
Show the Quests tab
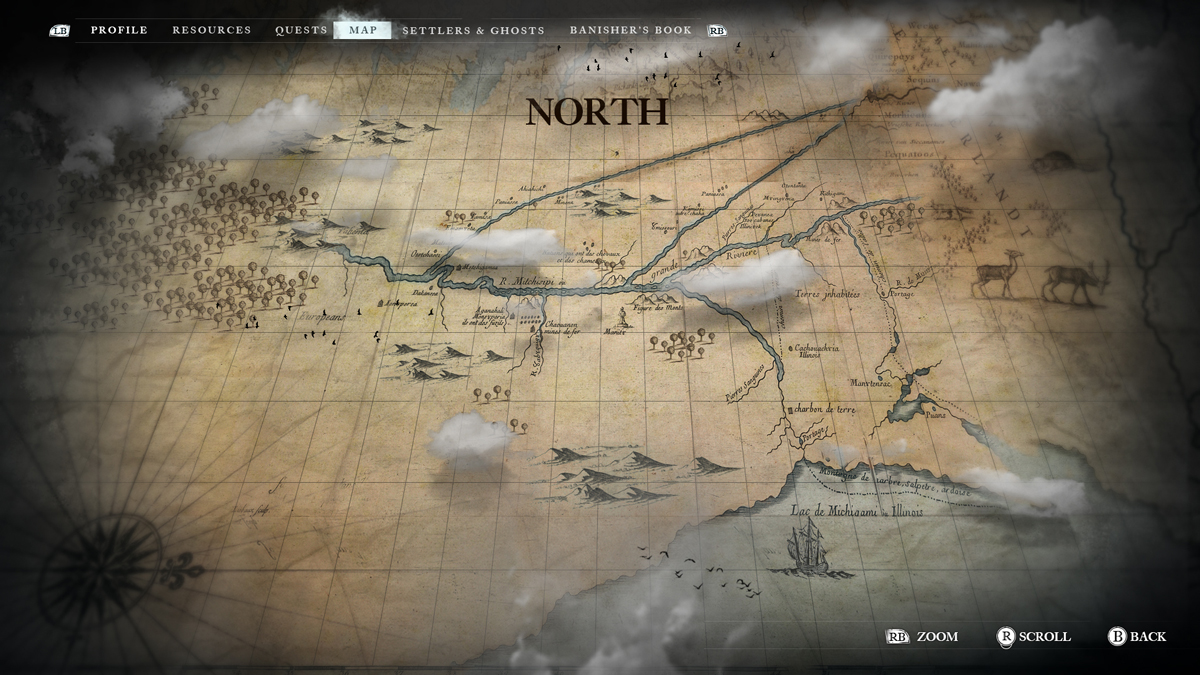coord(301,30)
